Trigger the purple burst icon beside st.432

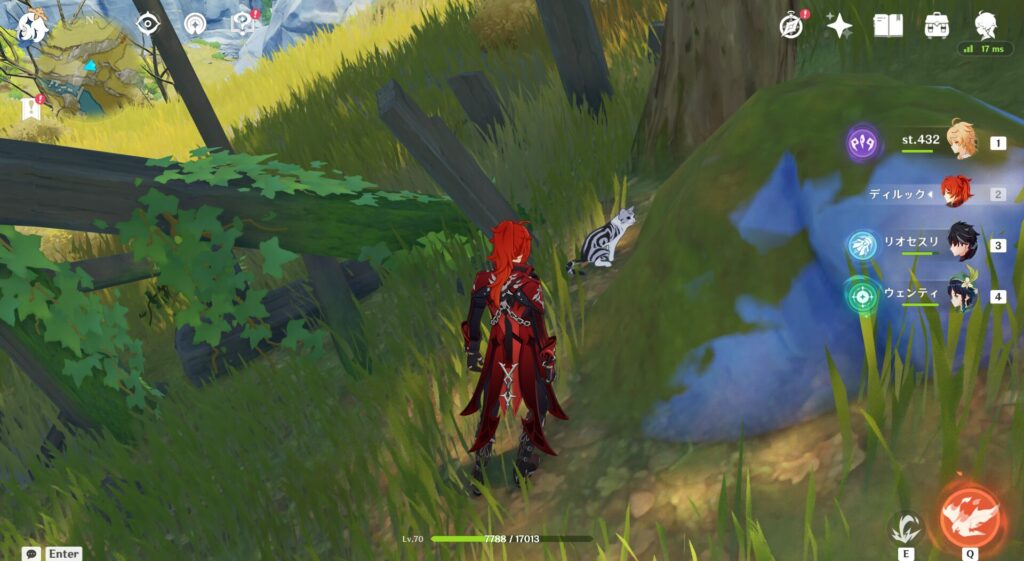862,143
